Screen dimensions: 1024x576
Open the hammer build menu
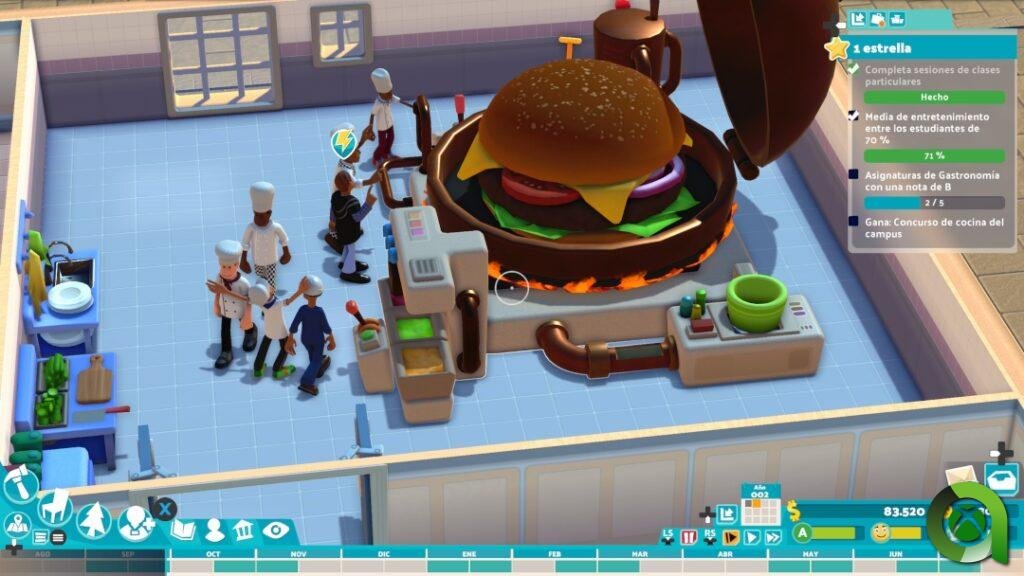[x=19, y=487]
